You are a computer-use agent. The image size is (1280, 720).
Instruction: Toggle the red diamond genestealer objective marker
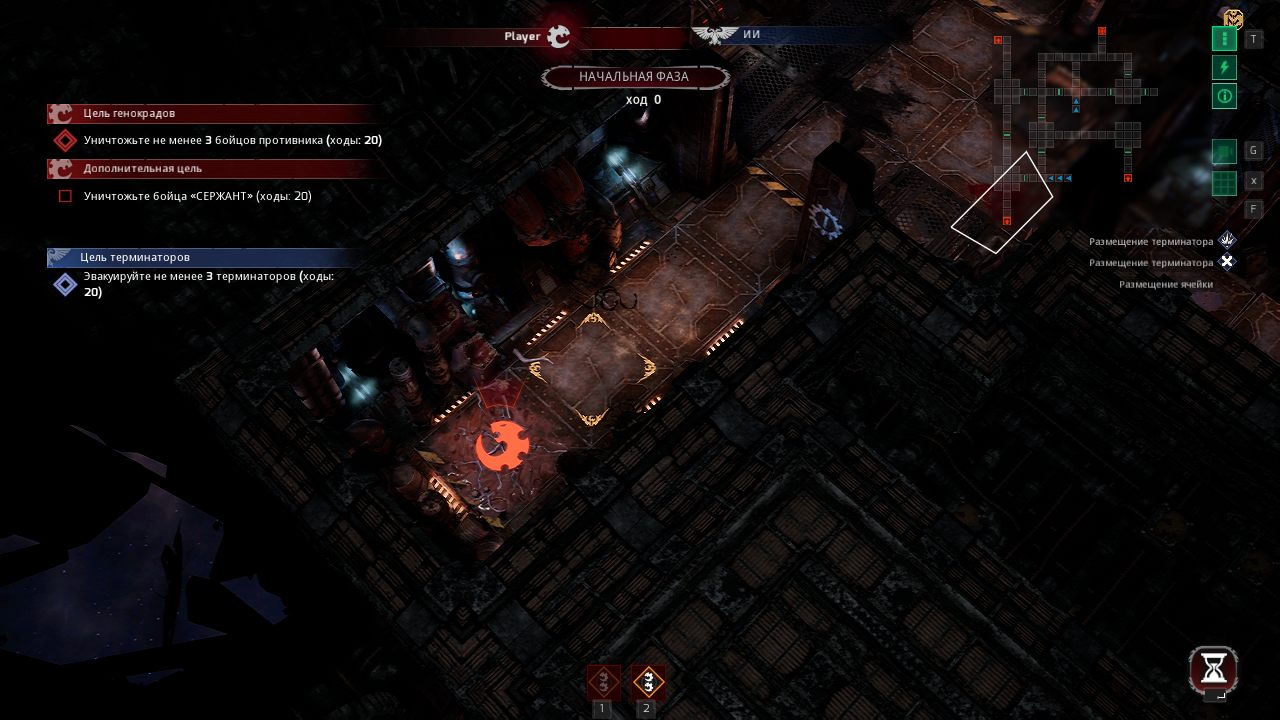click(x=65, y=140)
